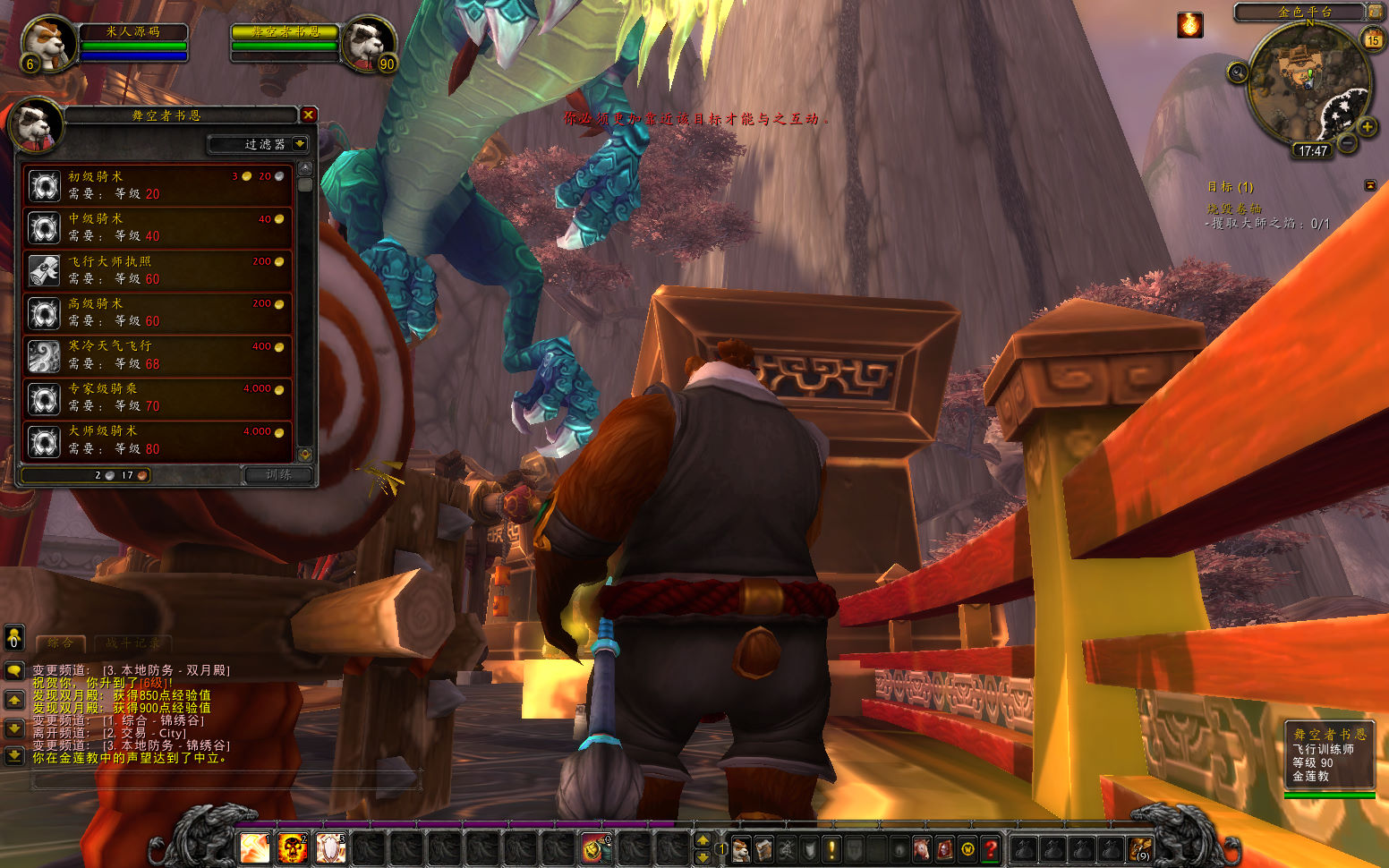Click the 训练 train button
This screenshot has height=868, width=1389.
278,475
